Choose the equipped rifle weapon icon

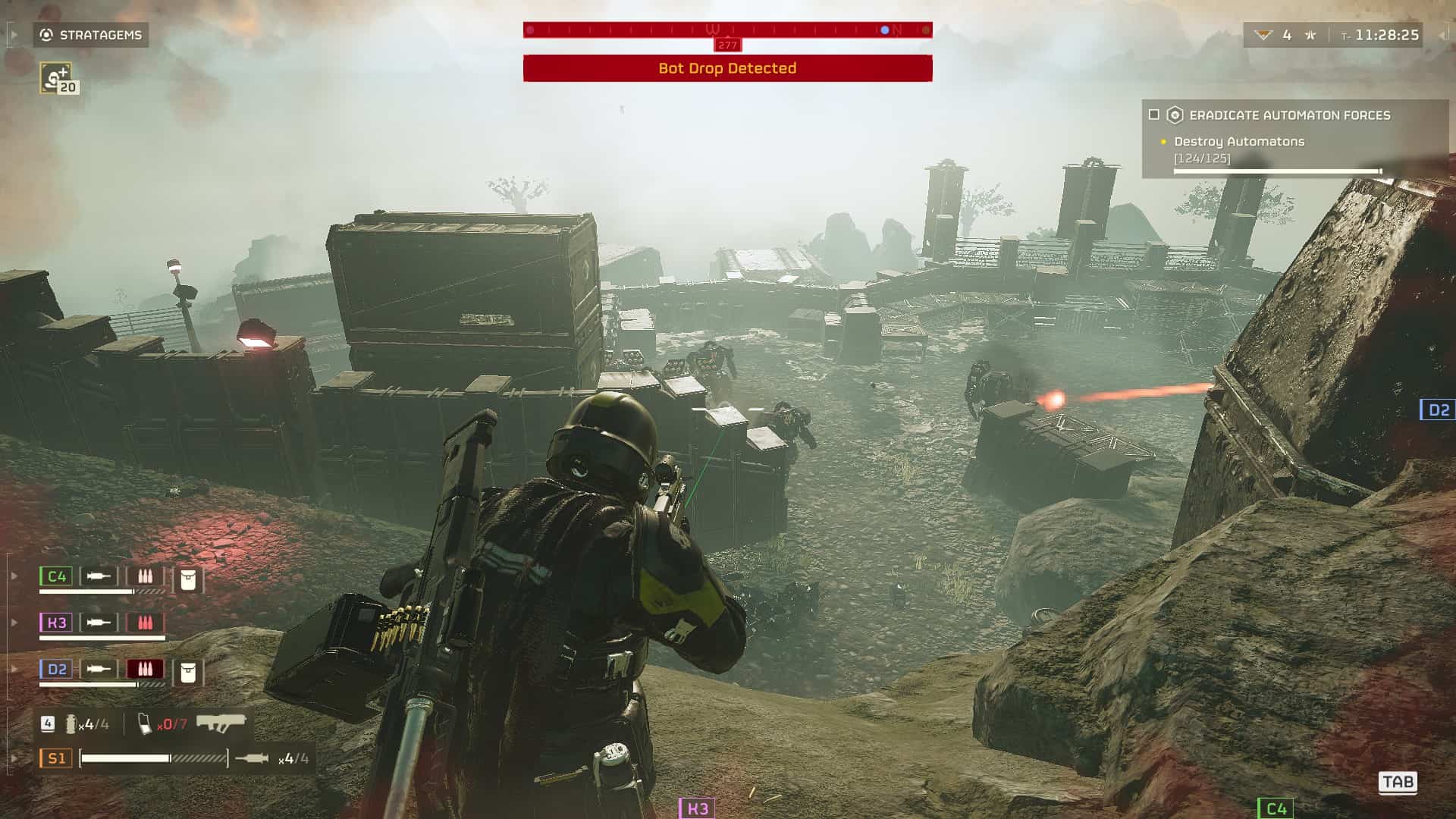[221, 722]
